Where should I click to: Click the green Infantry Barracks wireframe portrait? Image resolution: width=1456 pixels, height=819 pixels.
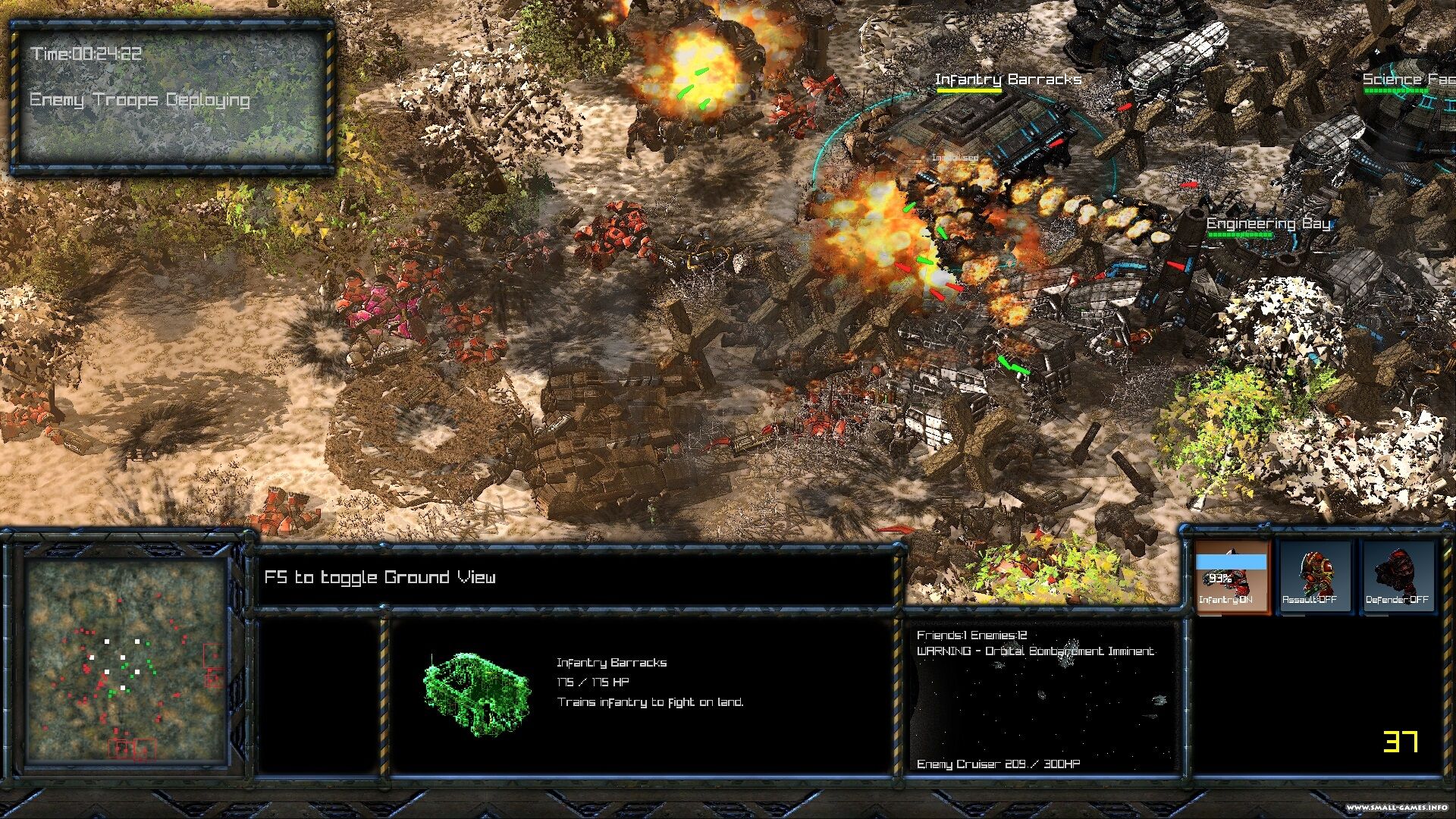(476, 694)
